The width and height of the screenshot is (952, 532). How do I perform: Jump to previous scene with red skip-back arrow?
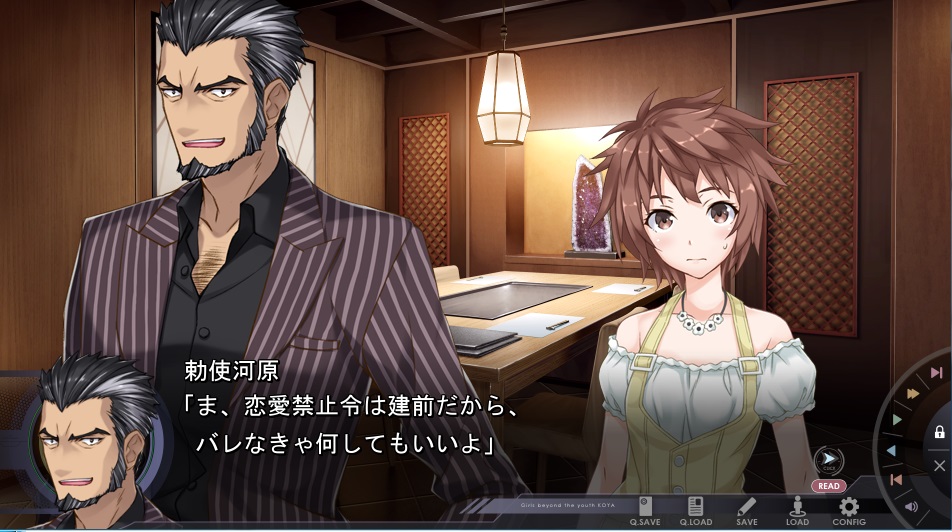[896, 480]
